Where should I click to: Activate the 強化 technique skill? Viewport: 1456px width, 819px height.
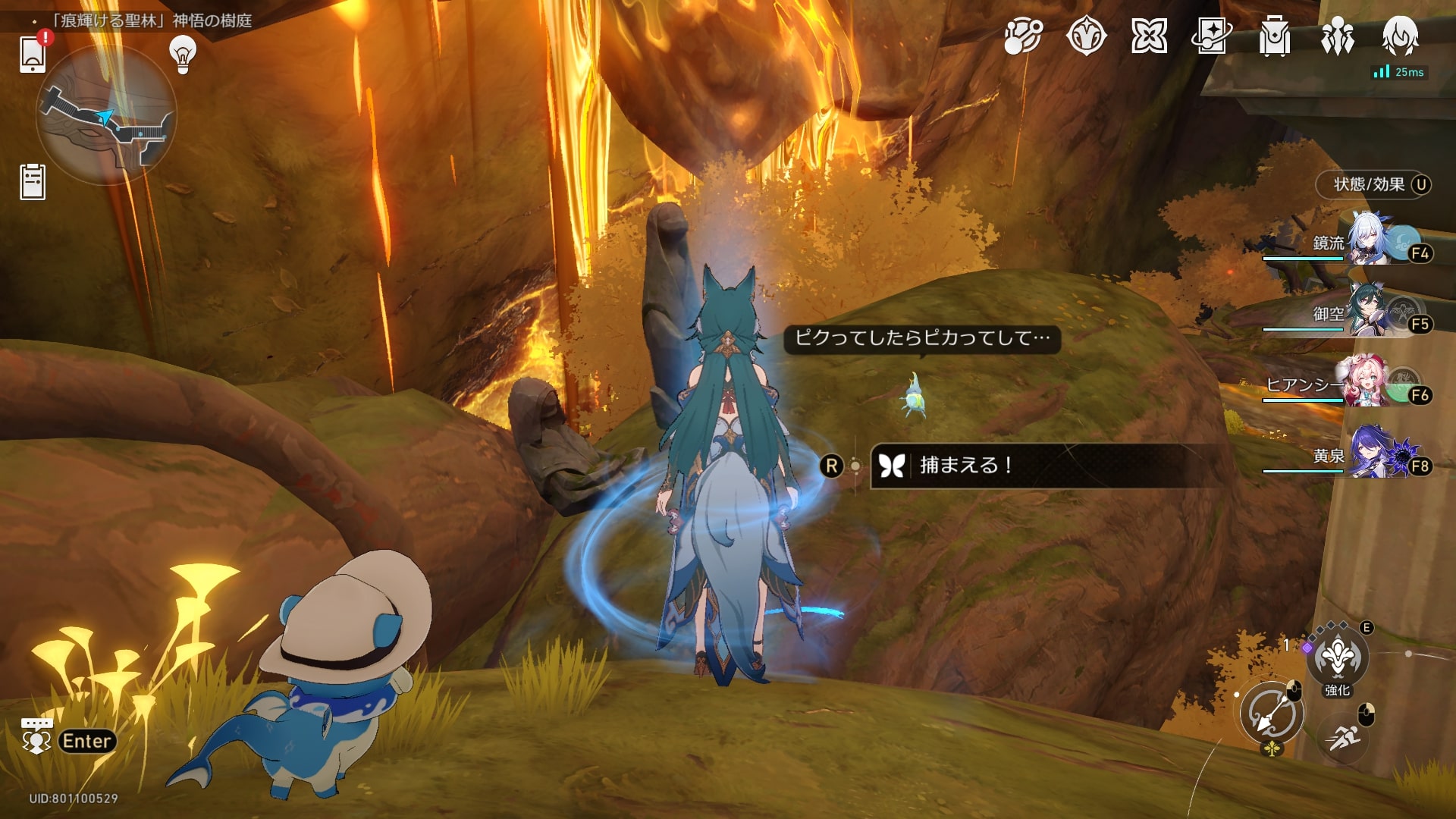pyautogui.click(x=1337, y=658)
